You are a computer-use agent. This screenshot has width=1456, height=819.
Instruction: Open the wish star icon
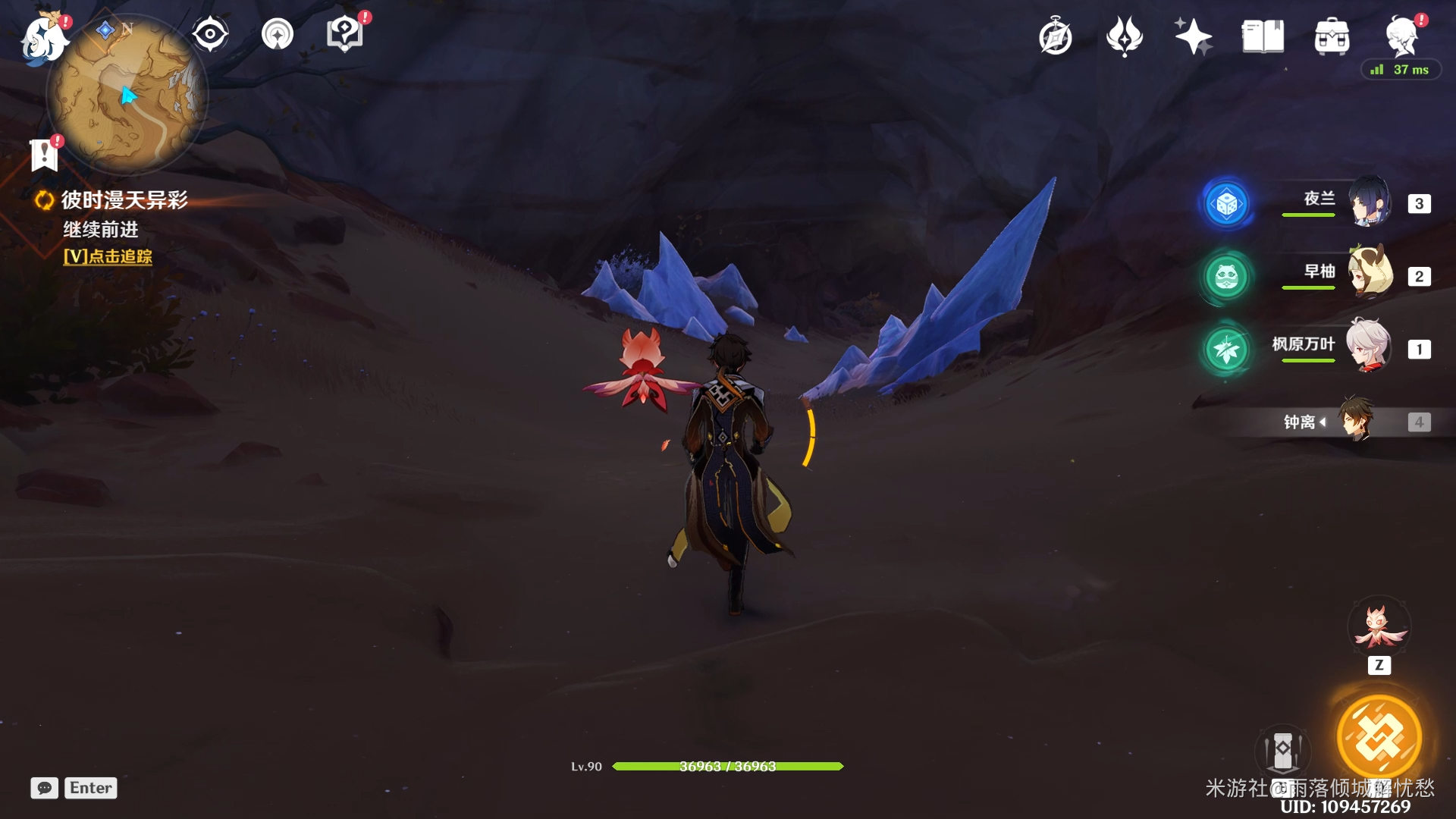coord(1193,36)
